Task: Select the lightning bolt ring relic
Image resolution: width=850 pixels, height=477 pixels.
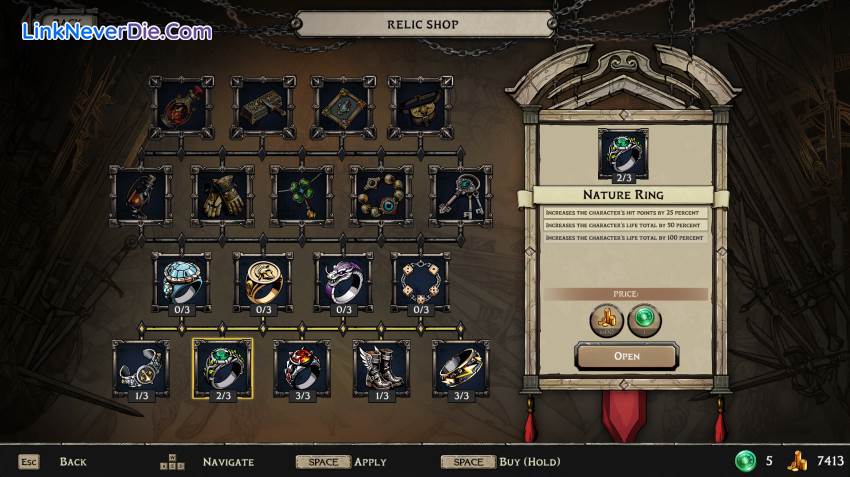Action: [461, 367]
